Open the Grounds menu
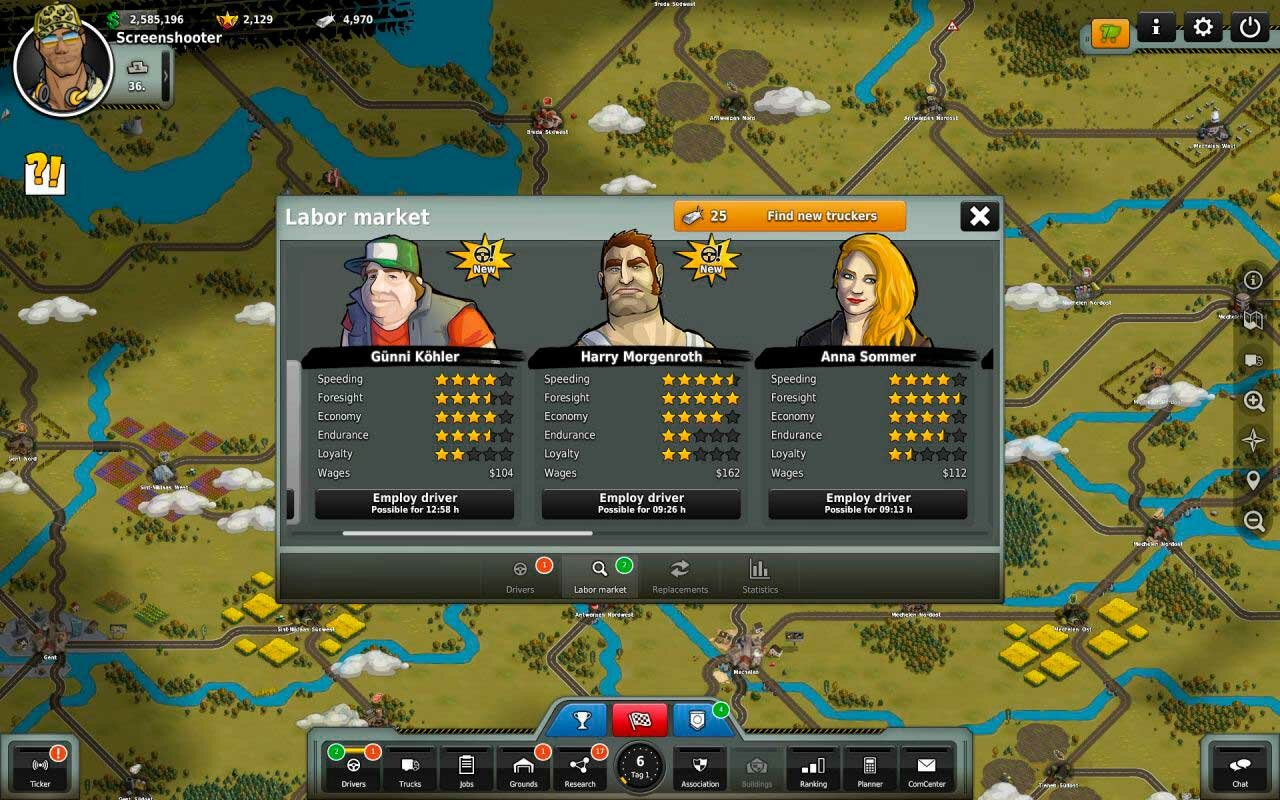 click(x=523, y=770)
